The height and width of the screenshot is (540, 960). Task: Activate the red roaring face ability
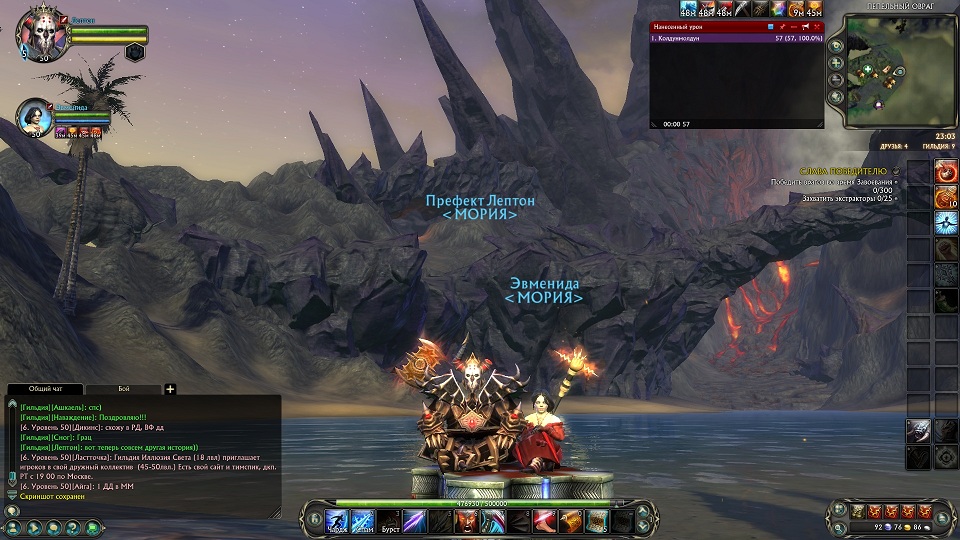468,520
